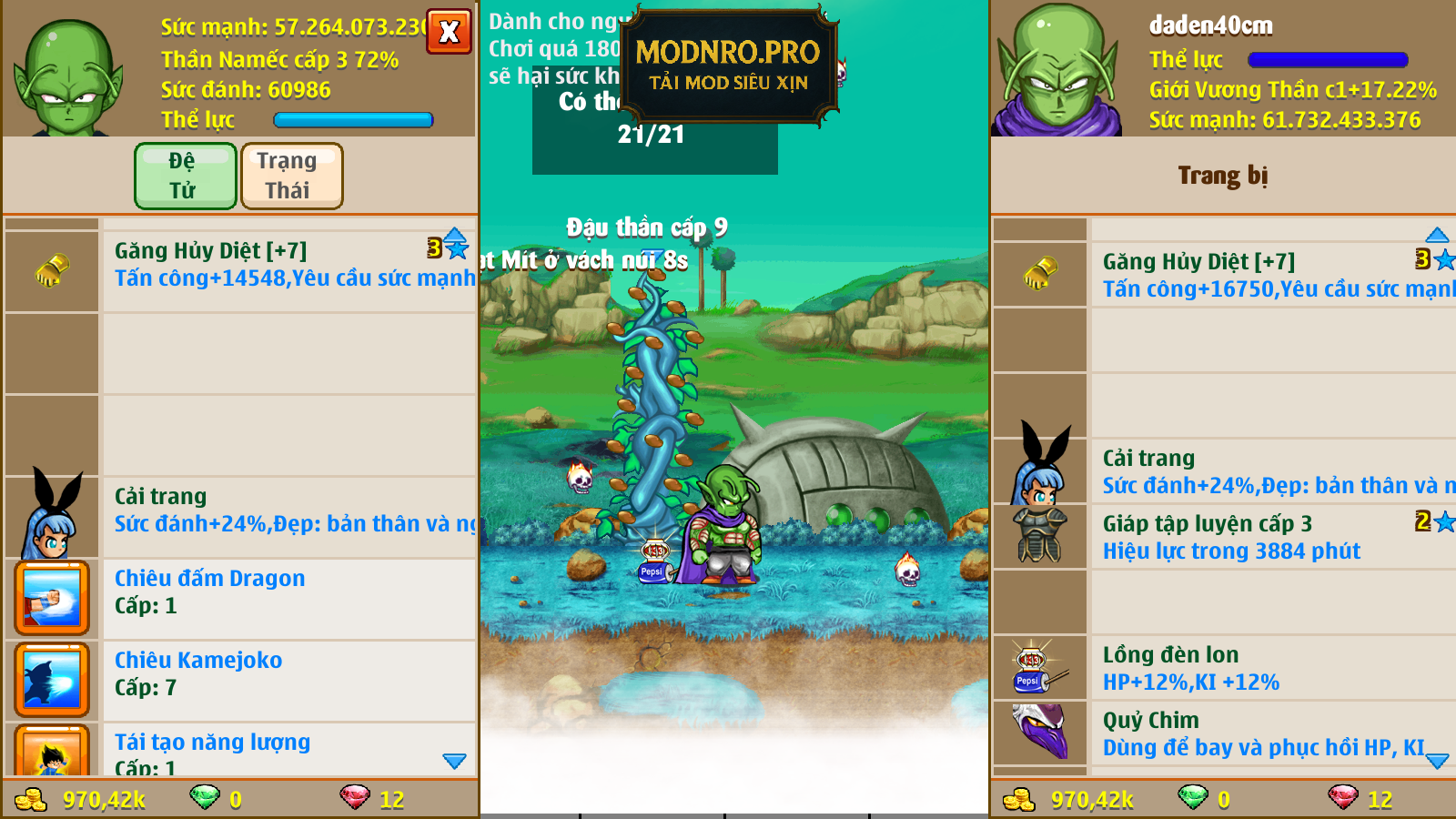Screen dimensions: 1456x819
Task: Click the down arrow beside Tái tạo năng lượng
Action: (x=454, y=761)
